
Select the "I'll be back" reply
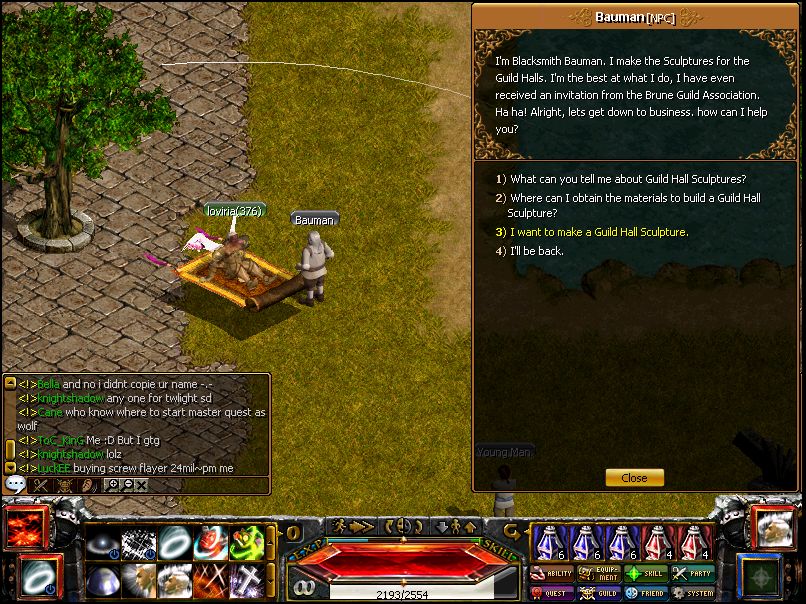(x=536, y=251)
